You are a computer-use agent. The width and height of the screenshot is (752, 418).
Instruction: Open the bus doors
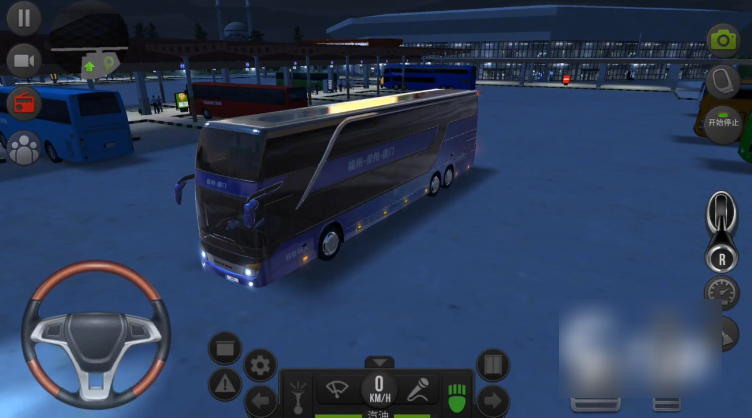(x=492, y=364)
